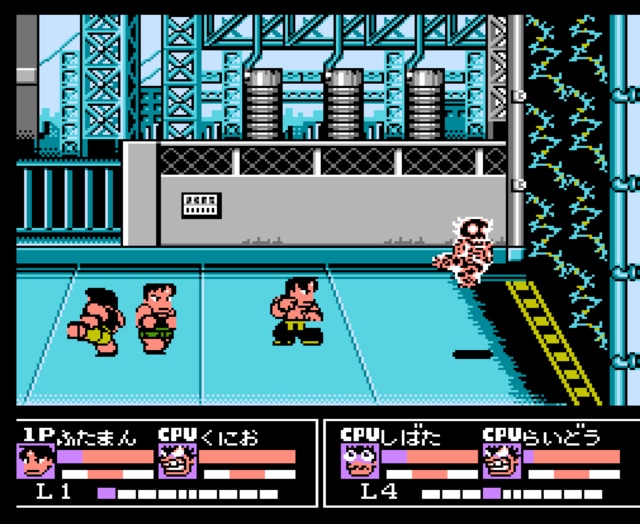Pick the CPU らいどう portrait
Screen dimensions: 640x524
point(501,461)
